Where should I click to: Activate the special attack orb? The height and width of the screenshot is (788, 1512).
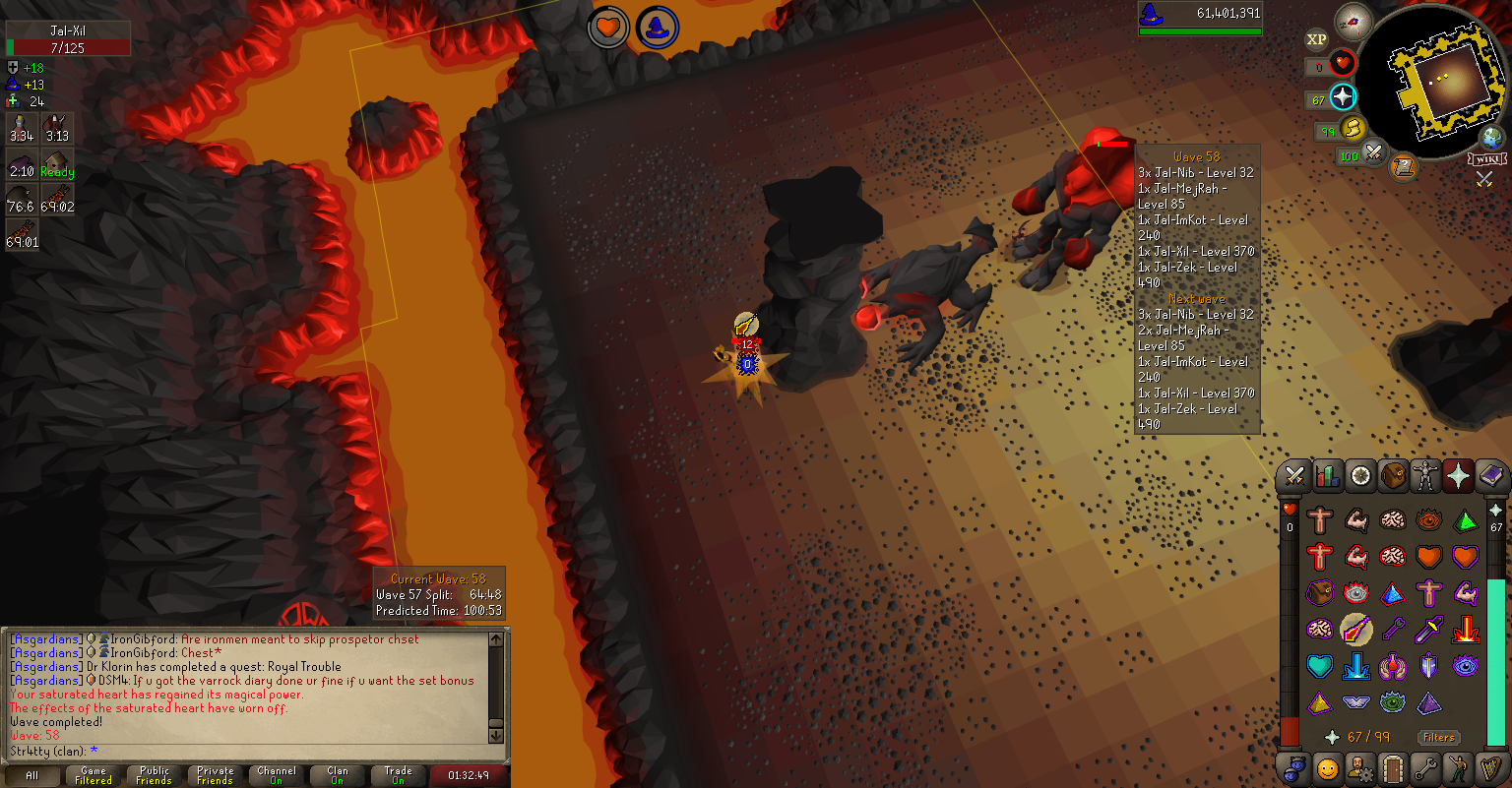(1374, 153)
